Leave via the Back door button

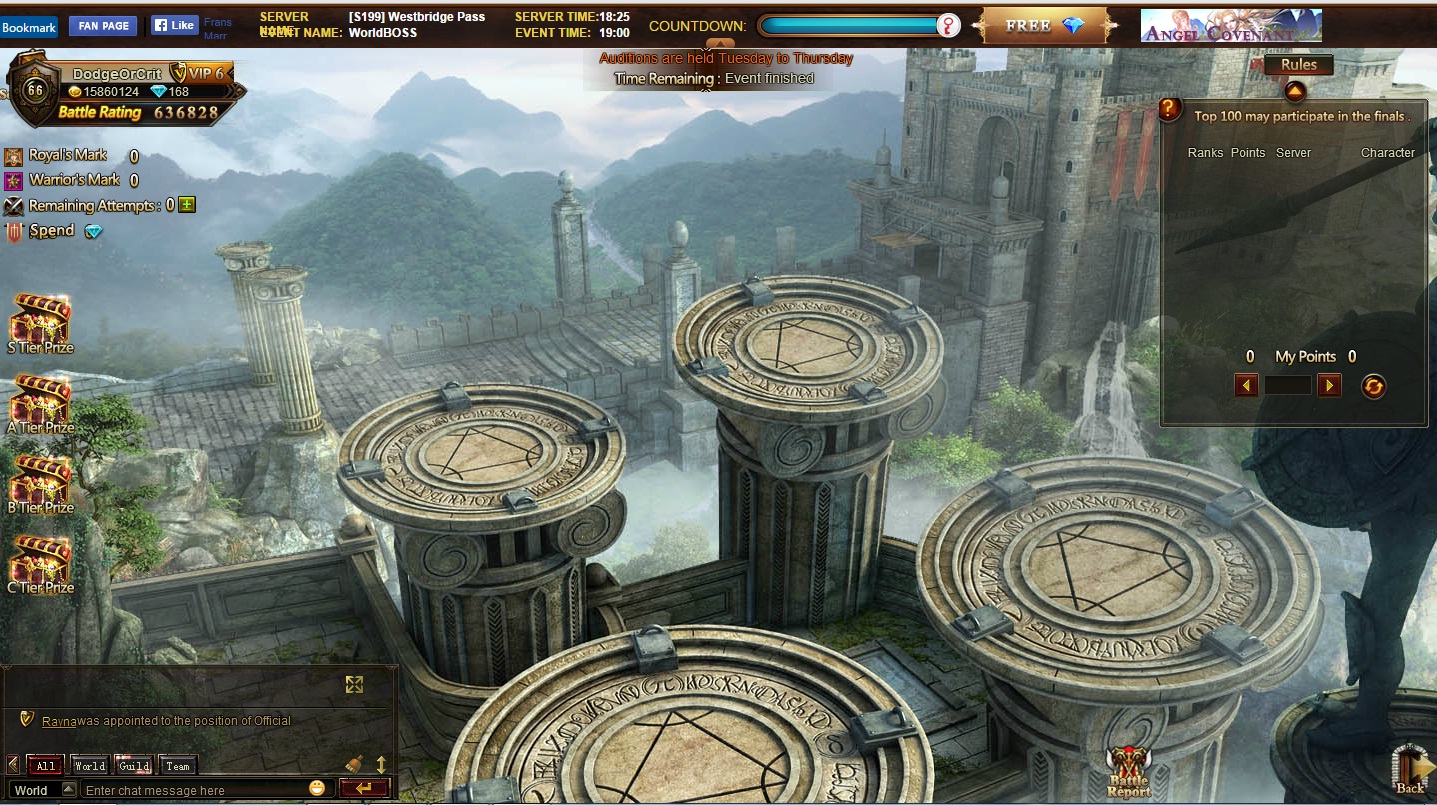tap(1411, 770)
